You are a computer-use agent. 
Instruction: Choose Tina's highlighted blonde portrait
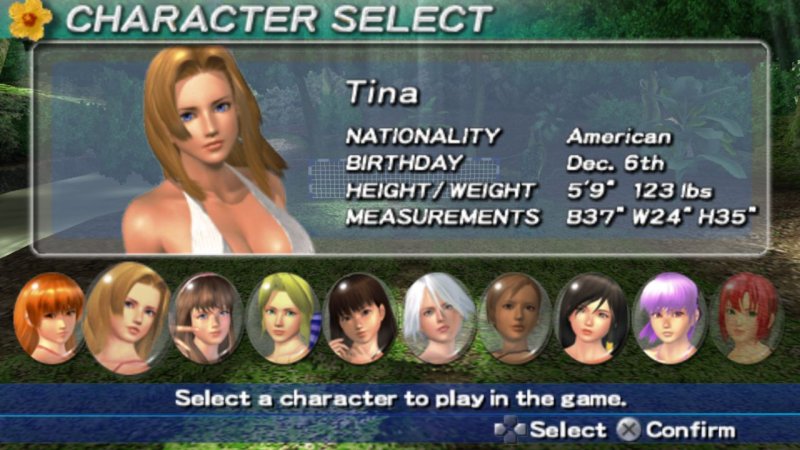point(127,317)
